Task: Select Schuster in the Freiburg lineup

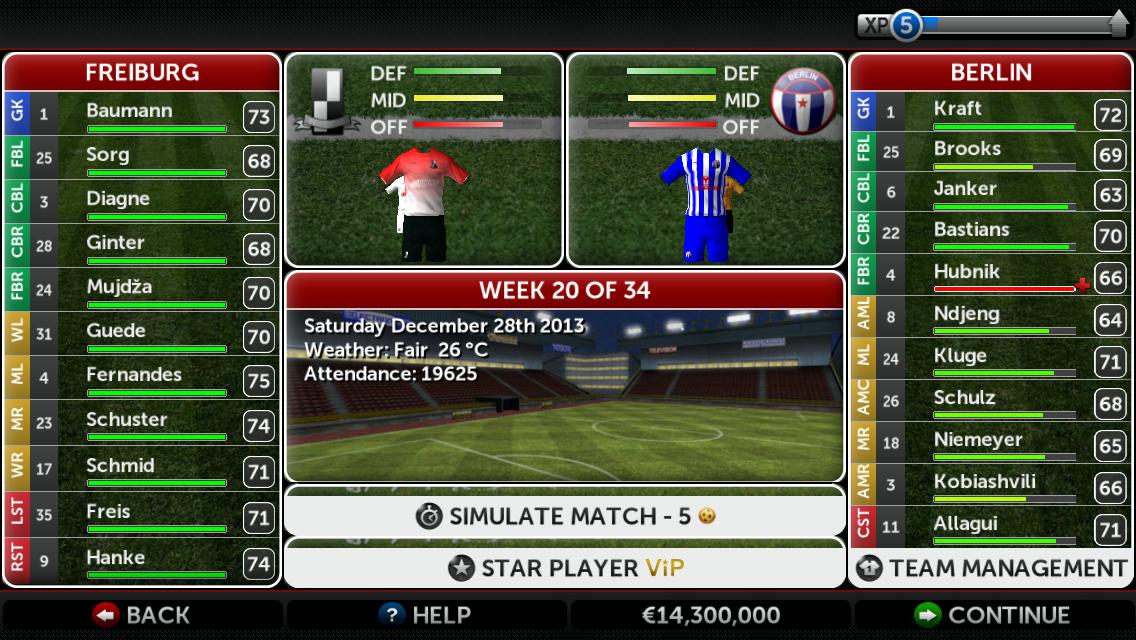Action: pos(141,423)
